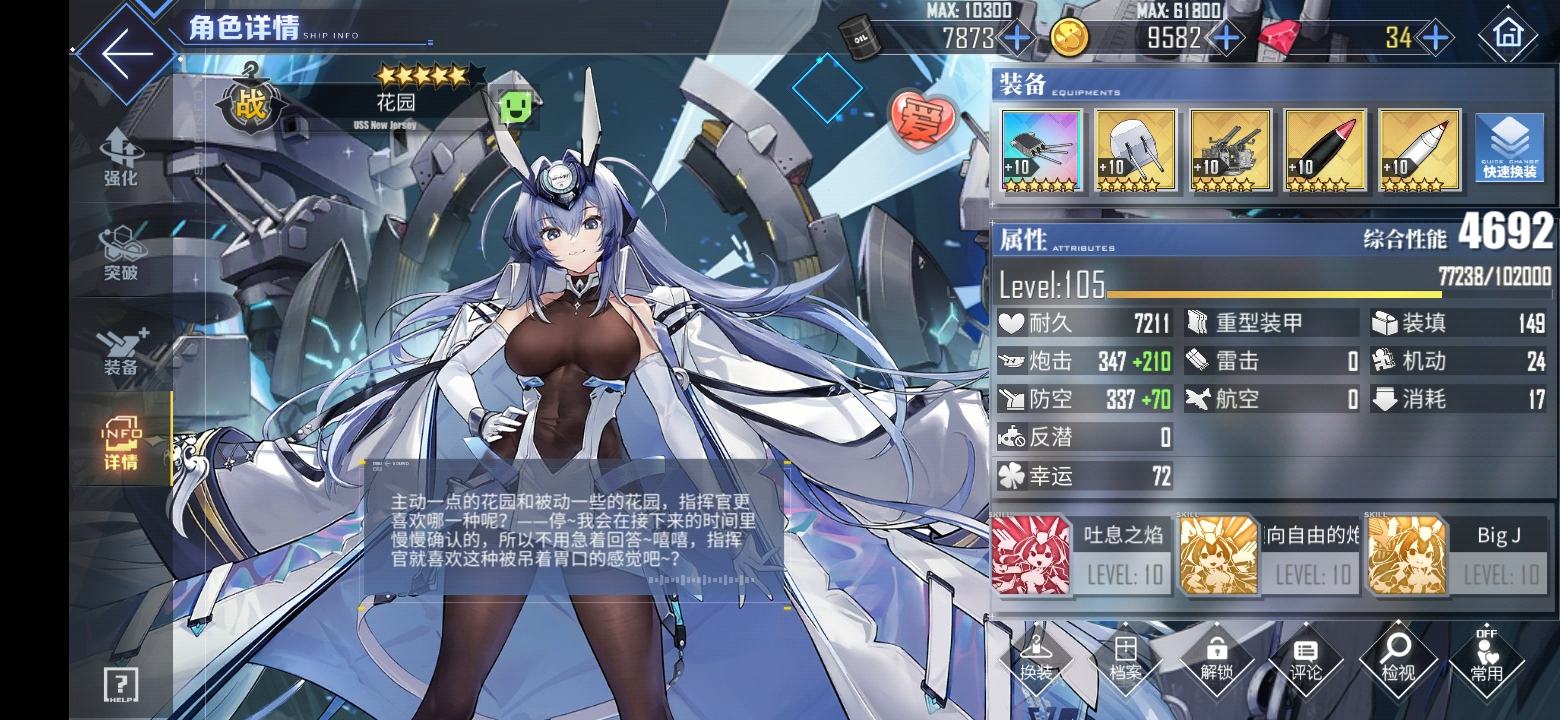Open the 强化 enhancement tab
Screen dimensions: 1560x720
pyautogui.click(x=121, y=159)
